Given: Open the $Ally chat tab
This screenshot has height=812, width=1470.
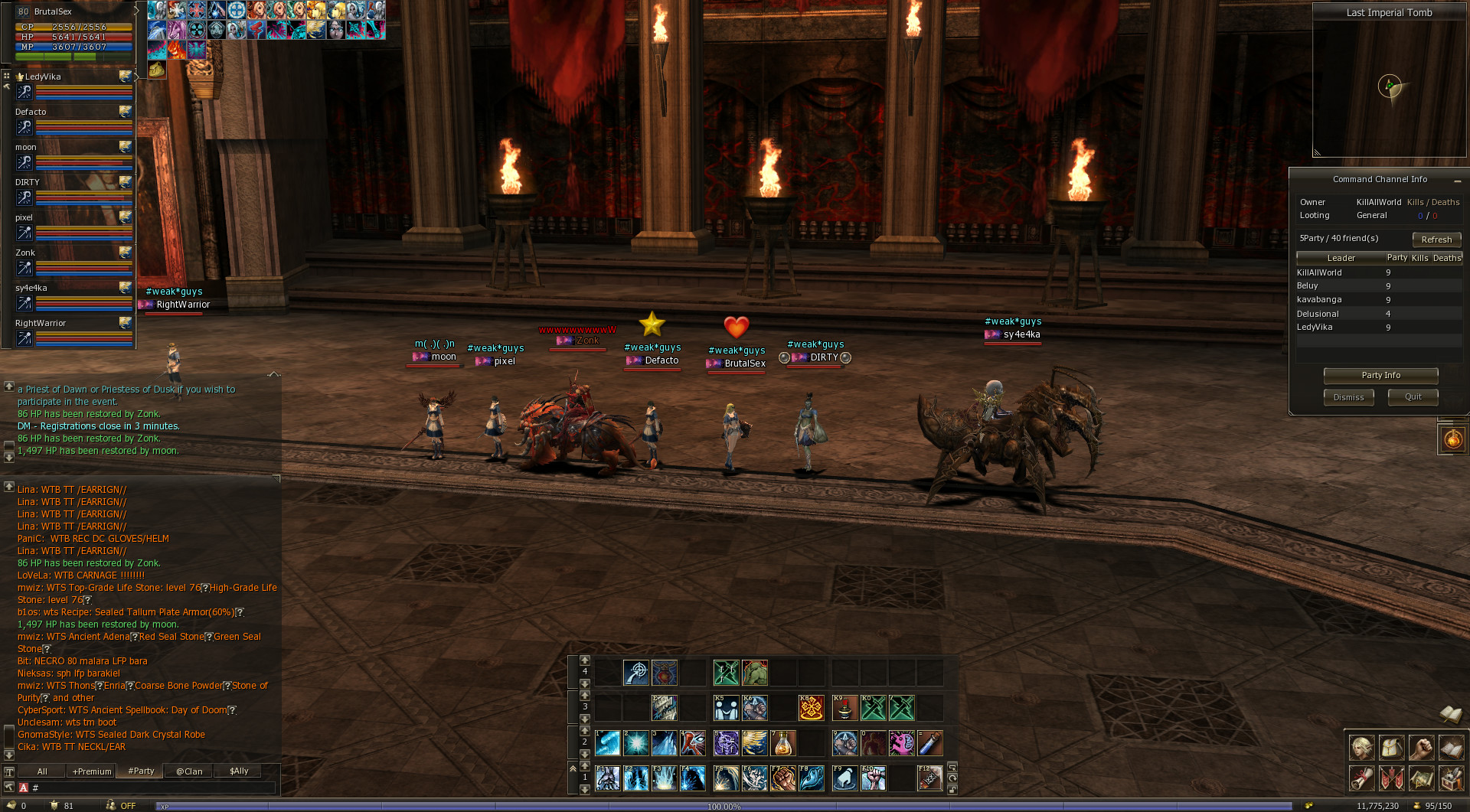Looking at the screenshot, I should (239, 771).
